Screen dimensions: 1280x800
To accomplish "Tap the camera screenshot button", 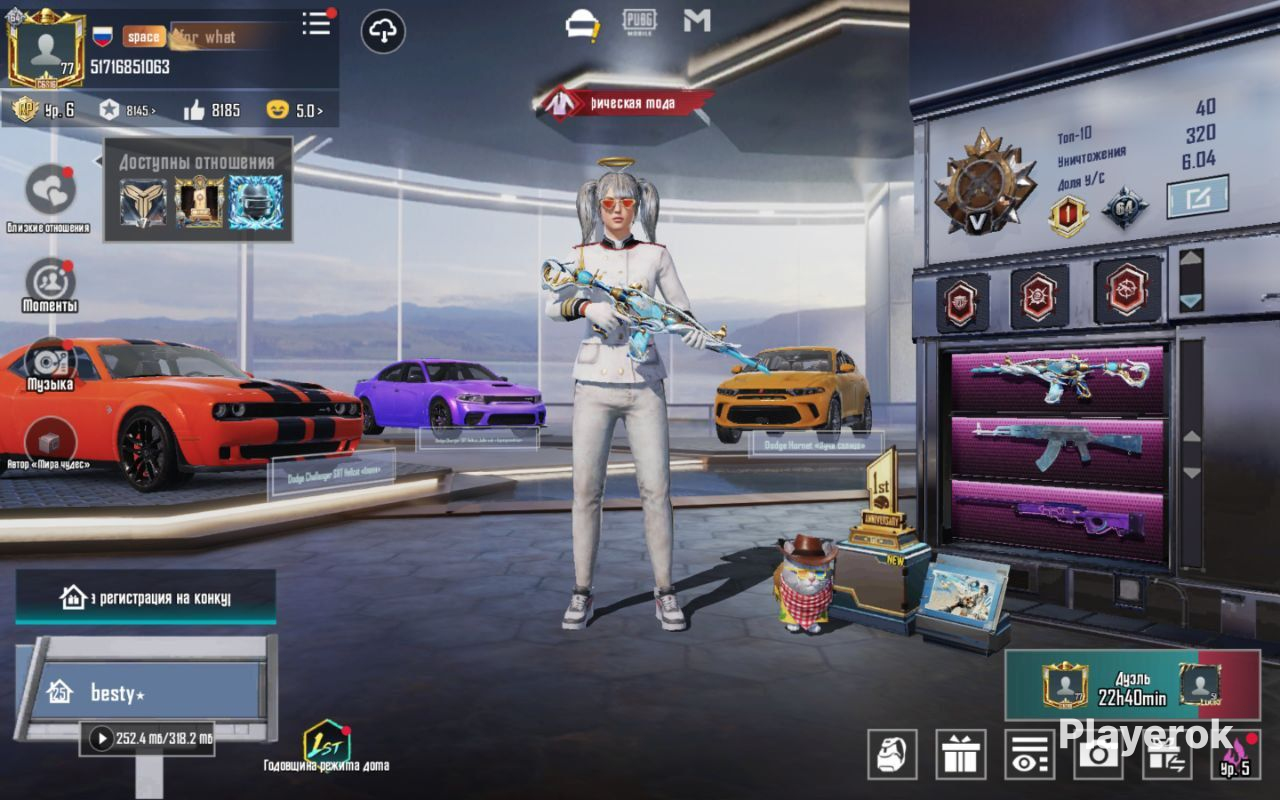I will [x=1097, y=754].
